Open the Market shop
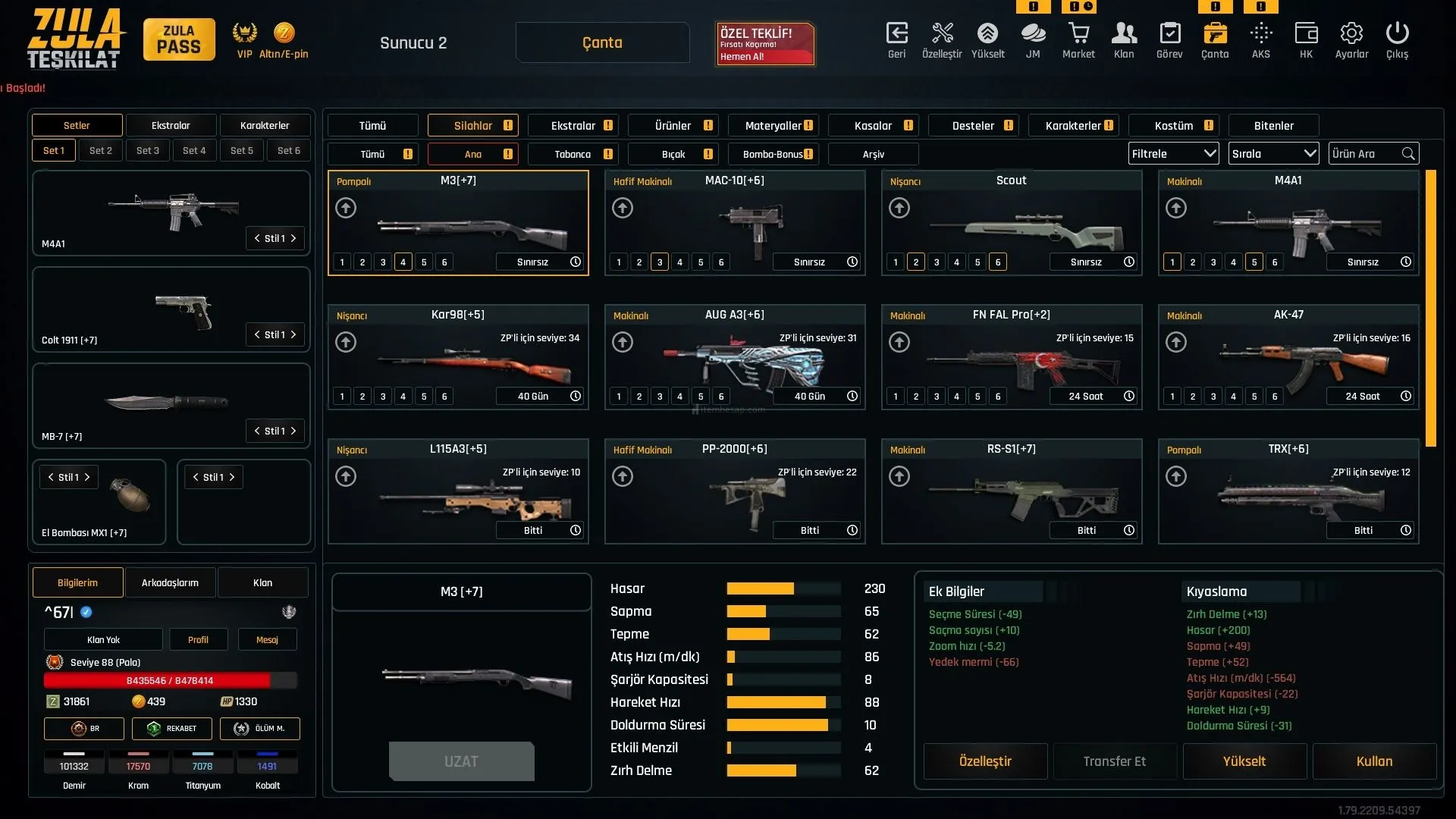Viewport: 1456px width, 819px height. (1078, 40)
